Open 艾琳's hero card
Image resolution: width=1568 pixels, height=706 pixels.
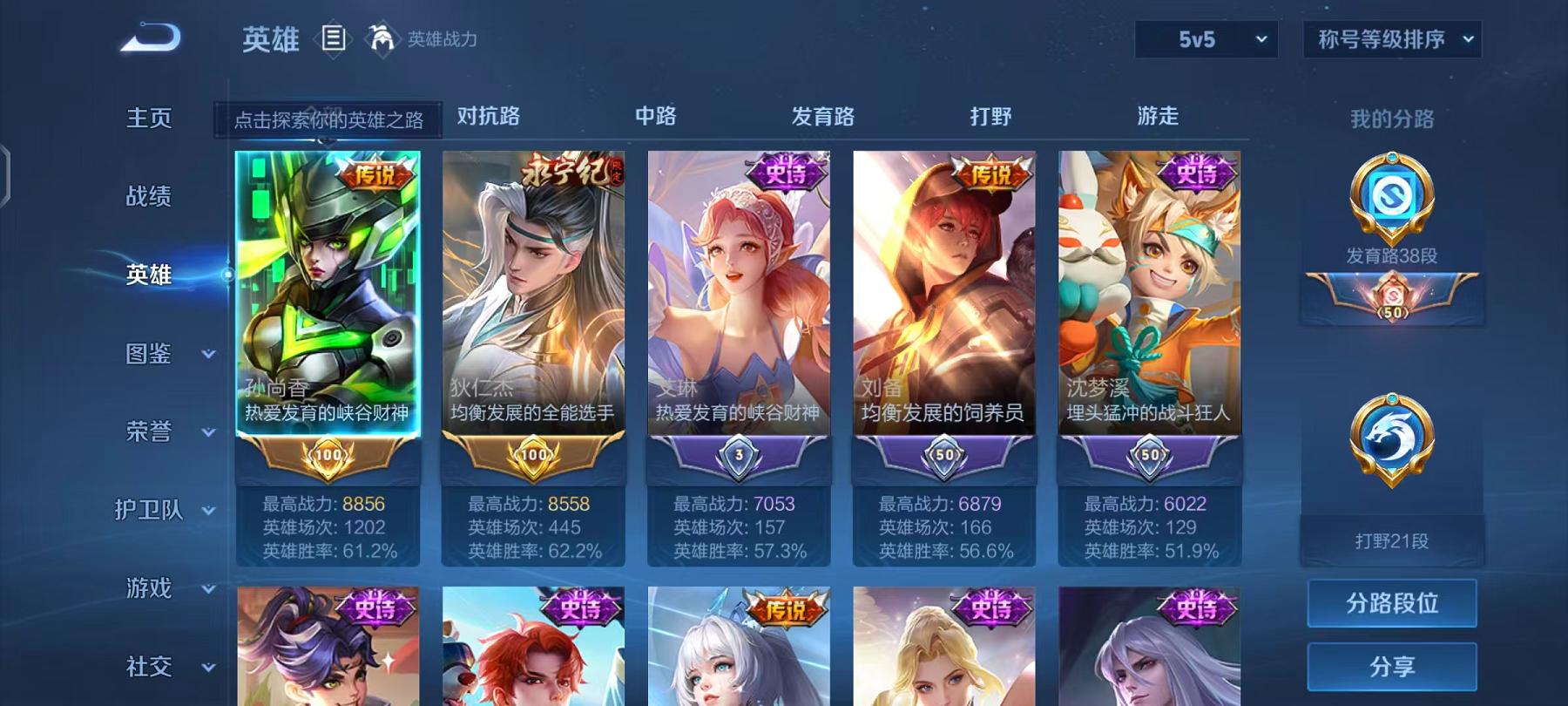tap(739, 288)
